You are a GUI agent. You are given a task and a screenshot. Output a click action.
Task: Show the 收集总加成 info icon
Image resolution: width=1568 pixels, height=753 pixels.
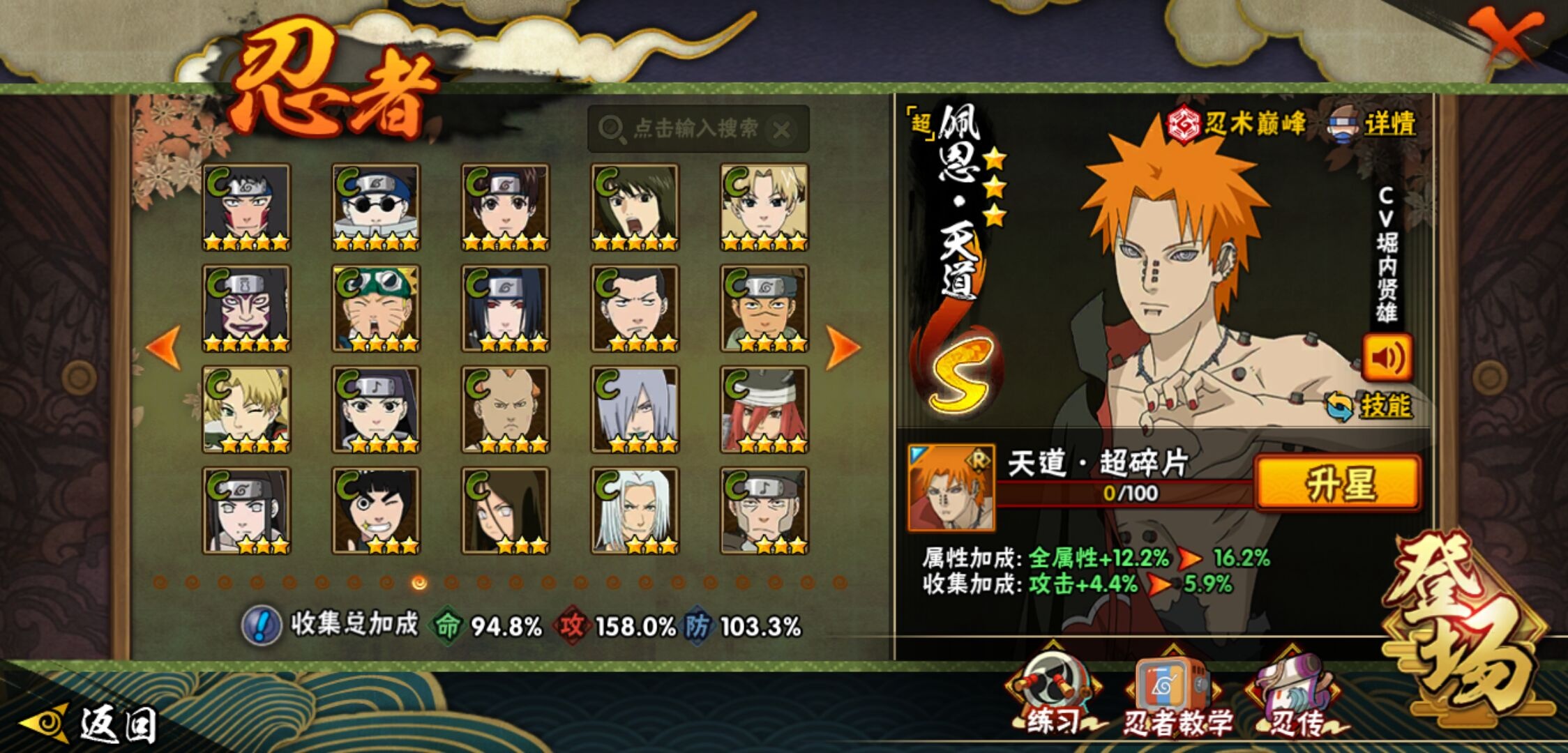pos(262,625)
